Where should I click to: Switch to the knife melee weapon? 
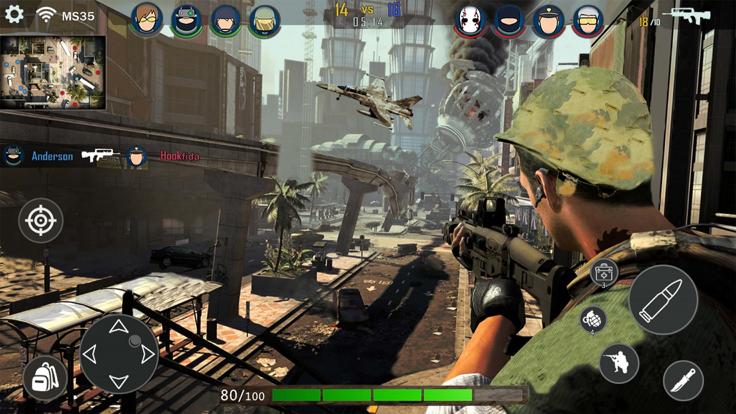tap(683, 380)
